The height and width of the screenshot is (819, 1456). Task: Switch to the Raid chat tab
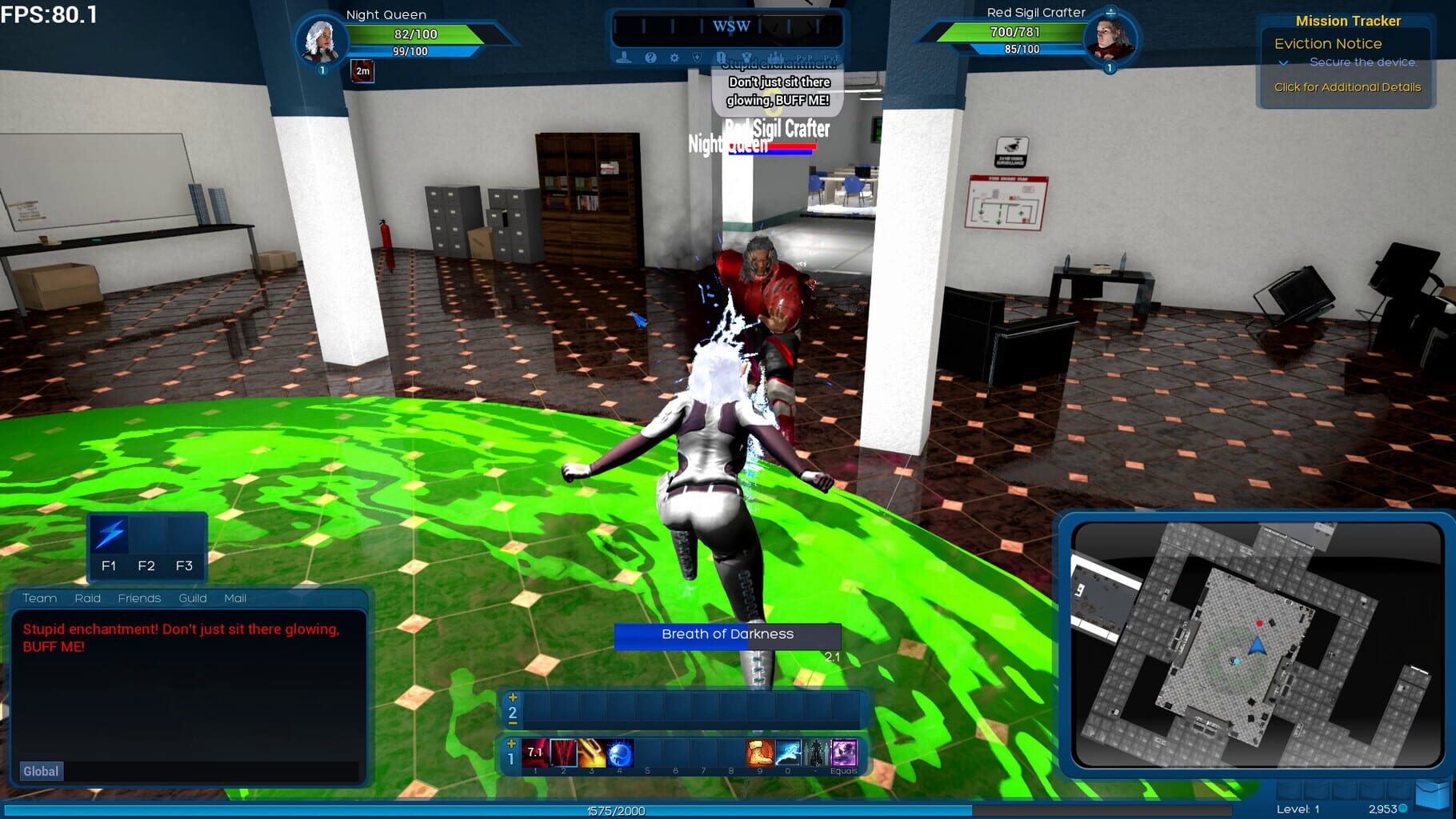88,598
